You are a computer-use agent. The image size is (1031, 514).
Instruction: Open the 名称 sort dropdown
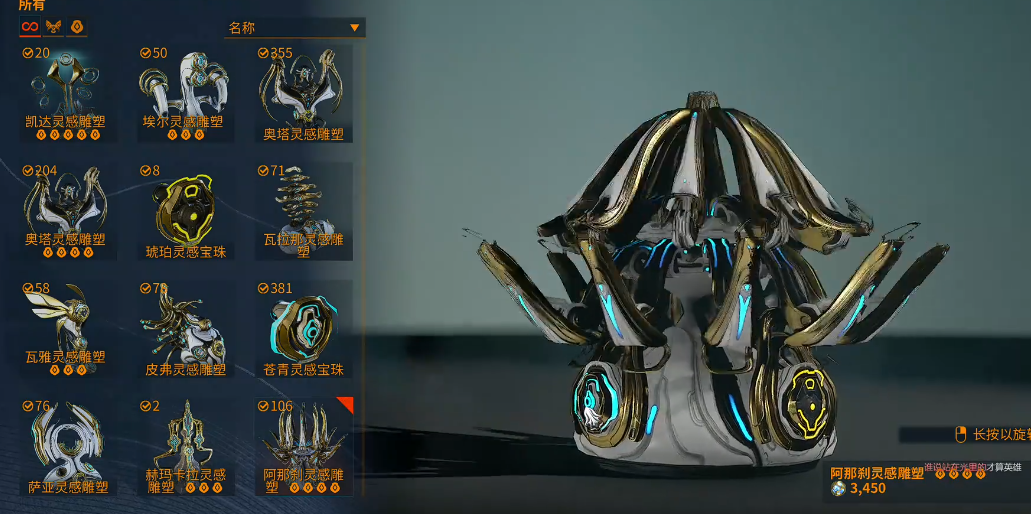click(295, 28)
